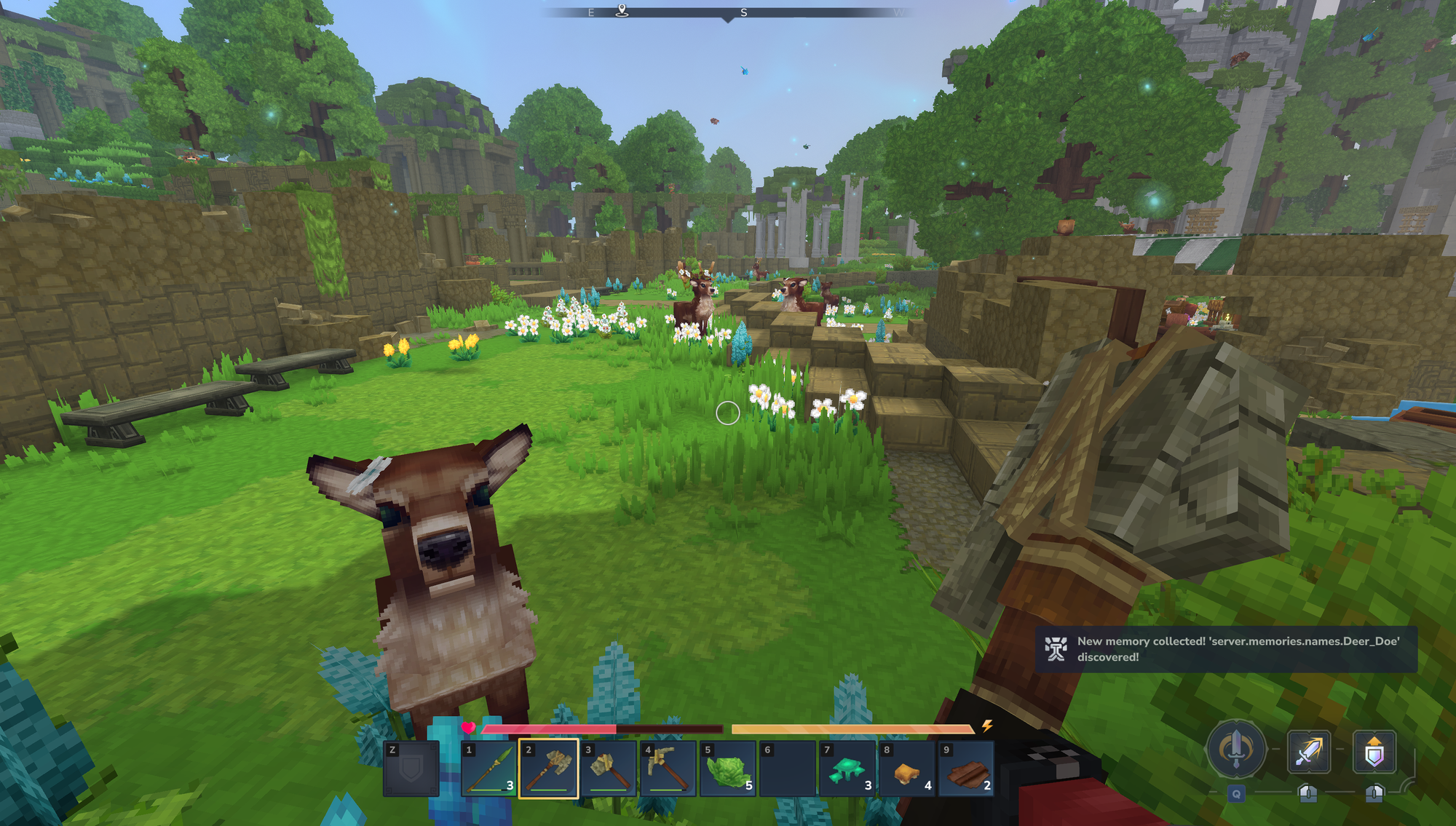Equip the pickaxe from the hotbar
This screenshot has width=1456, height=826.
click(668, 769)
